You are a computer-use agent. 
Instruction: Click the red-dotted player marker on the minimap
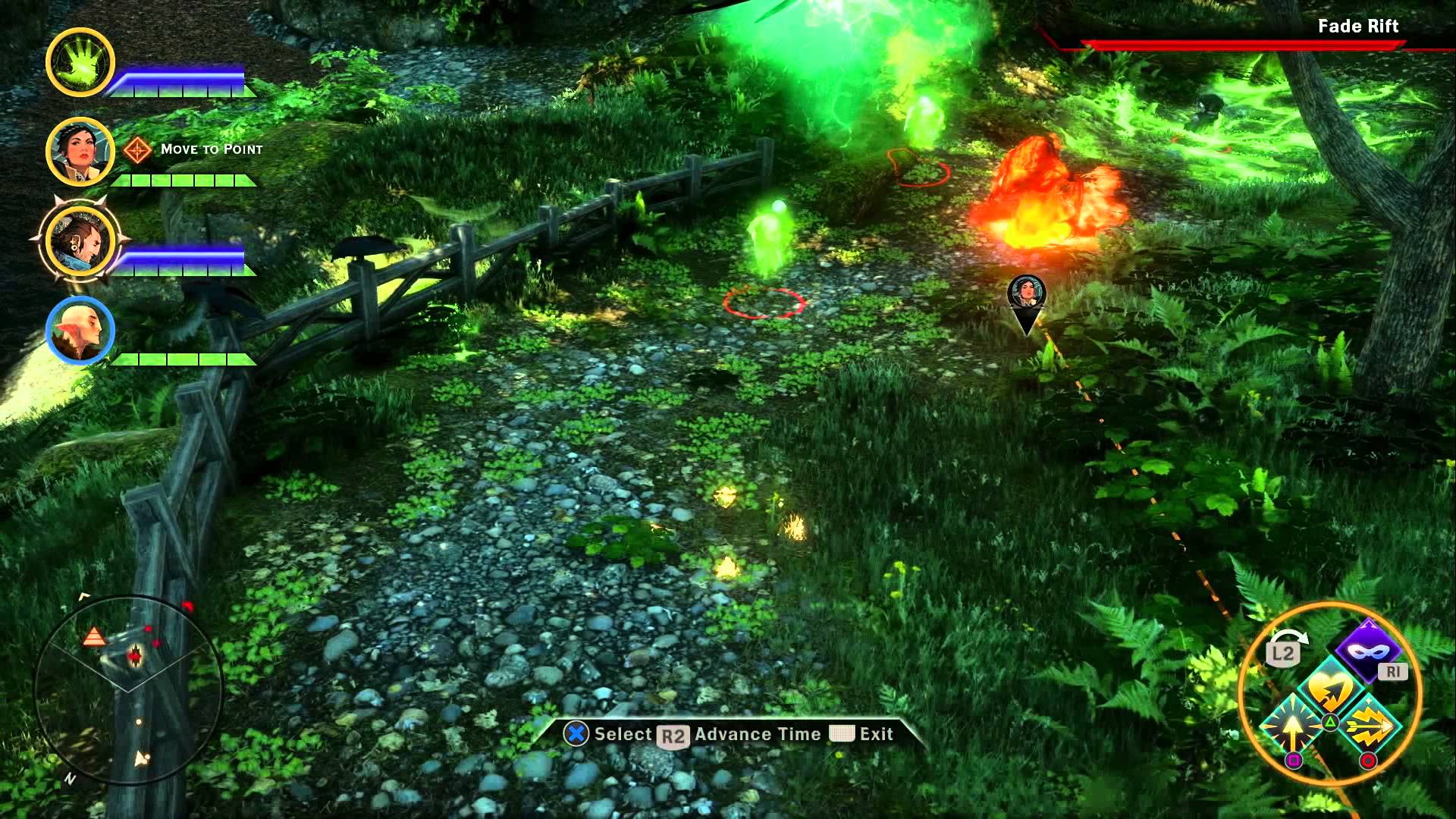click(136, 655)
